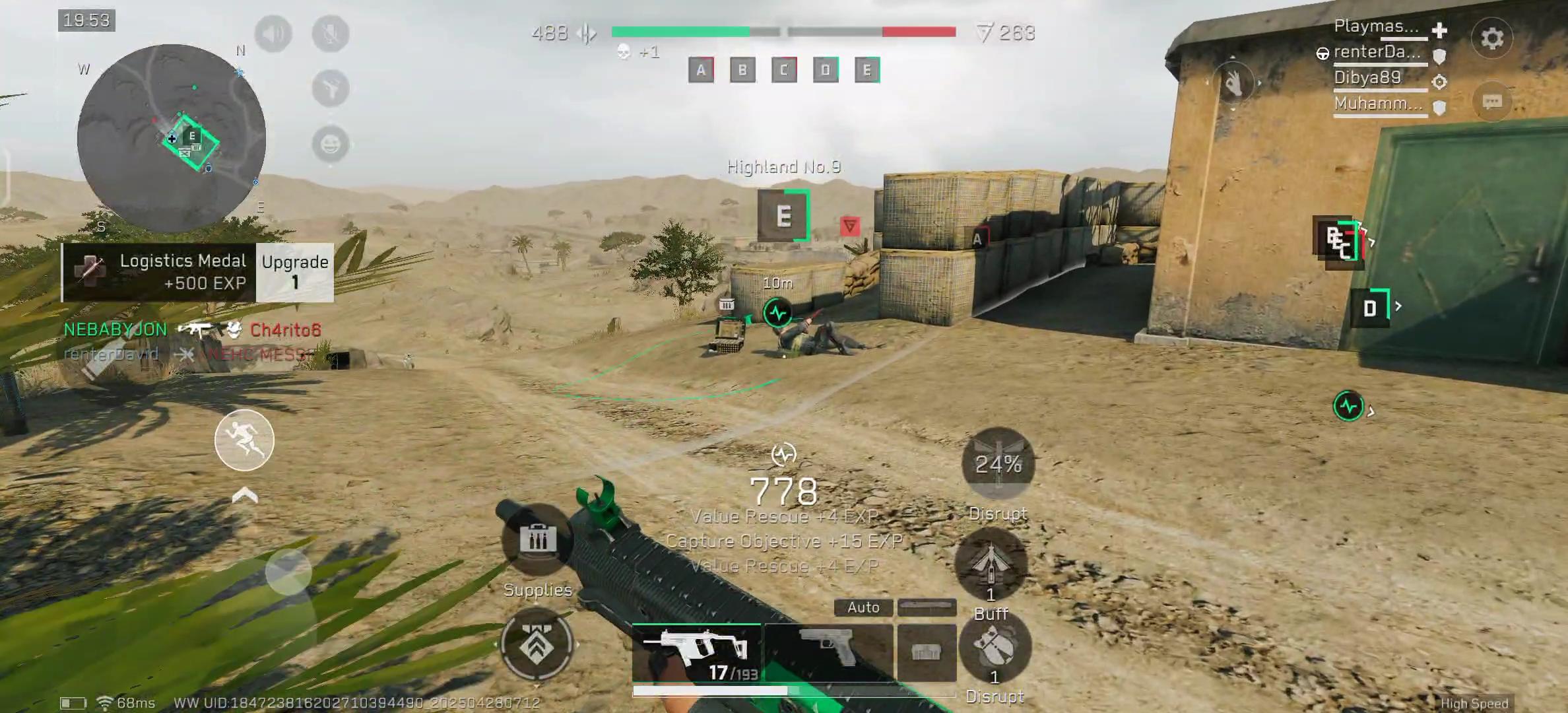Viewport: 1568px width, 713px height.
Task: Select the A objective tab
Action: click(x=700, y=71)
